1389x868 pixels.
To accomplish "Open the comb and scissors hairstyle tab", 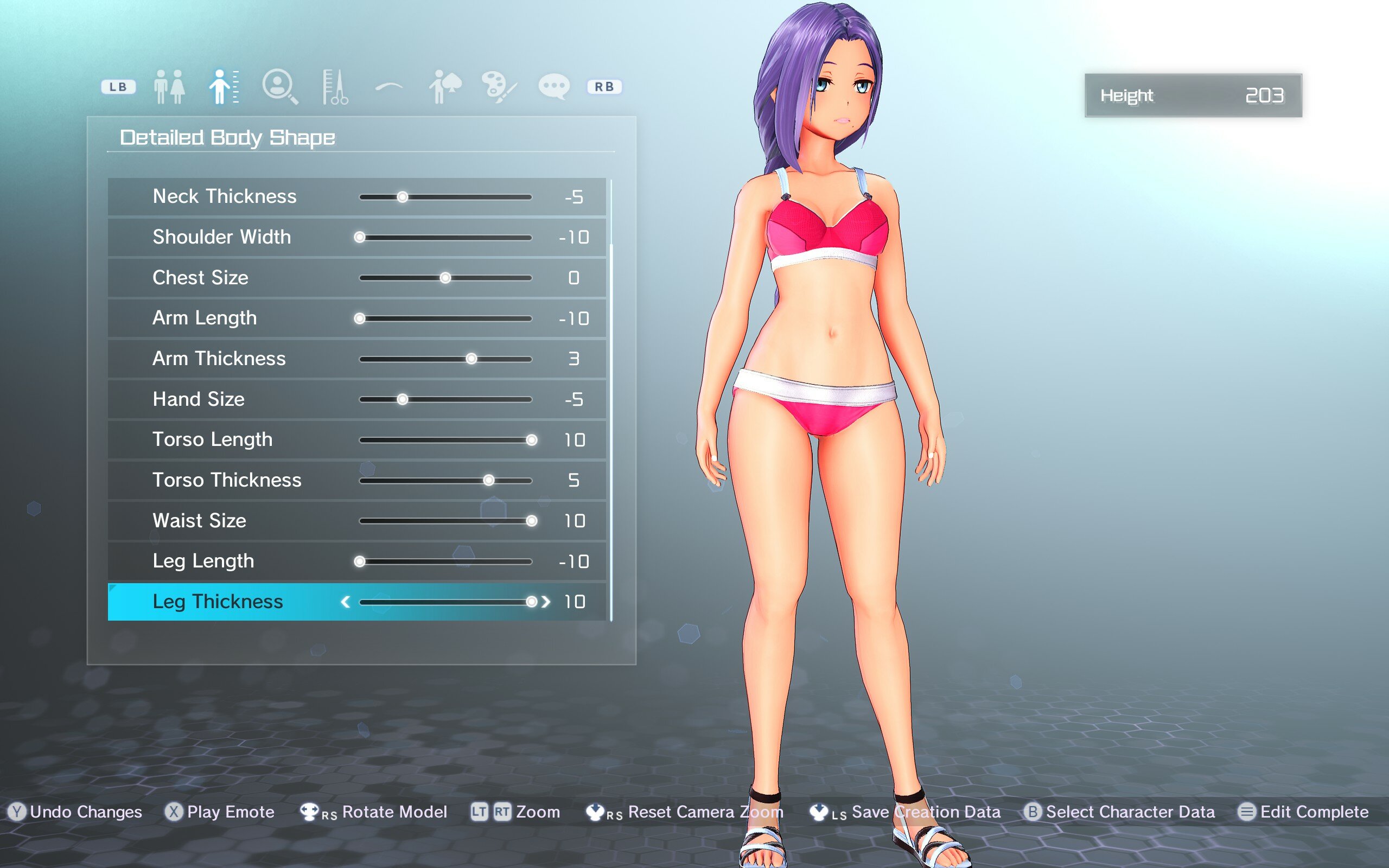I will point(335,87).
